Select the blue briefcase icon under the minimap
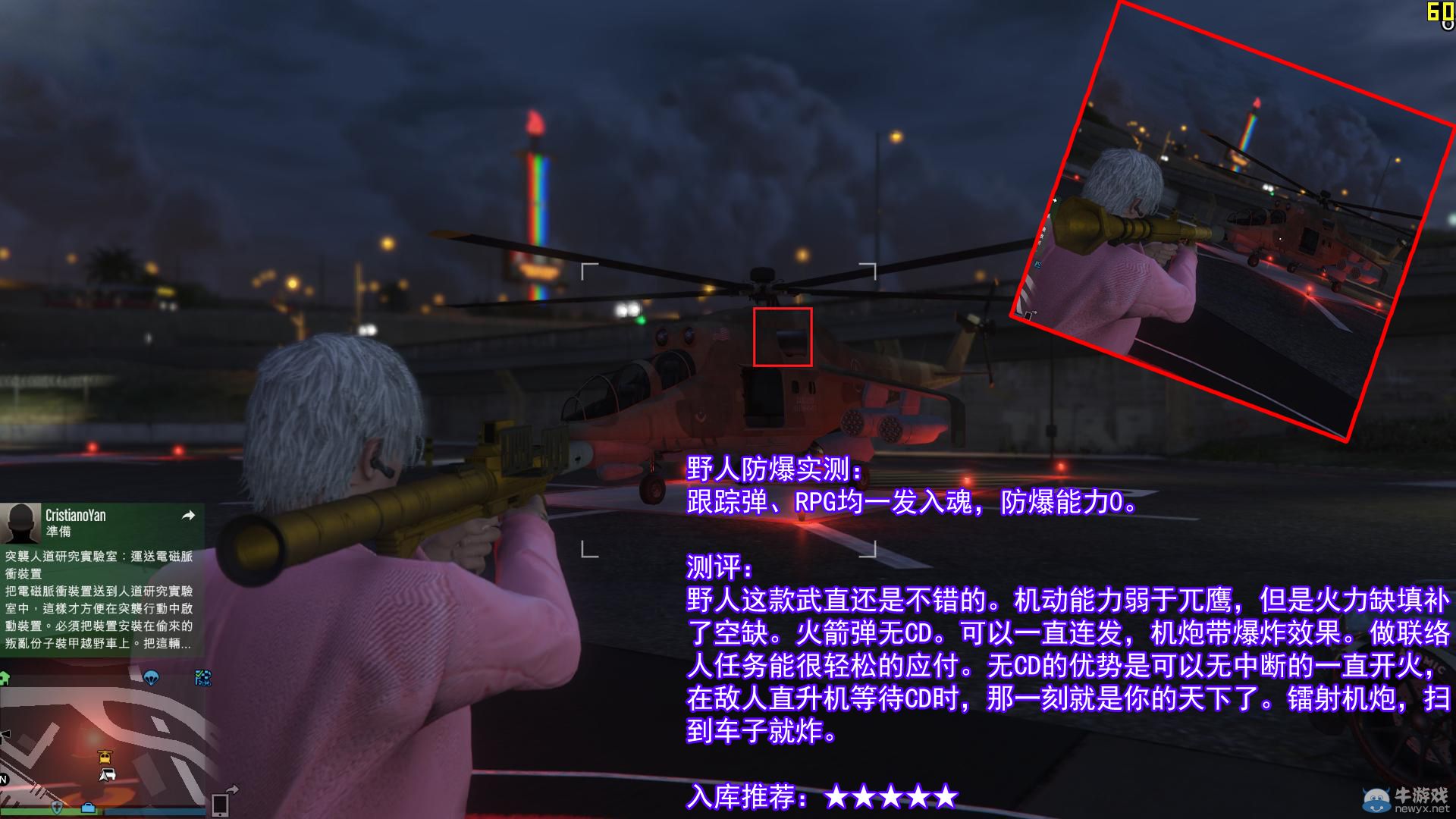The height and width of the screenshot is (819, 1456). click(88, 808)
